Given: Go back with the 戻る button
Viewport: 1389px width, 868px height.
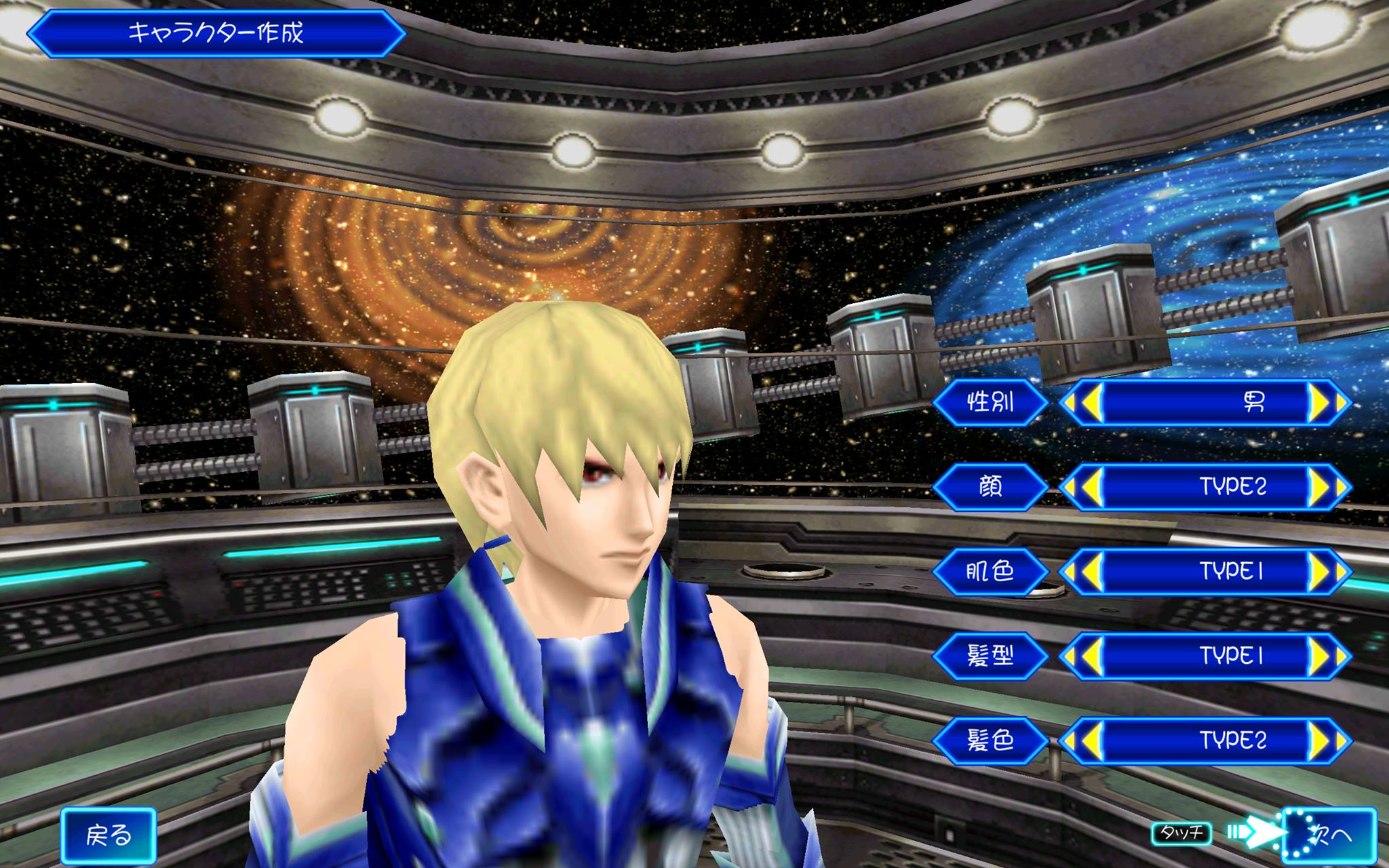Looking at the screenshot, I should tap(109, 835).
